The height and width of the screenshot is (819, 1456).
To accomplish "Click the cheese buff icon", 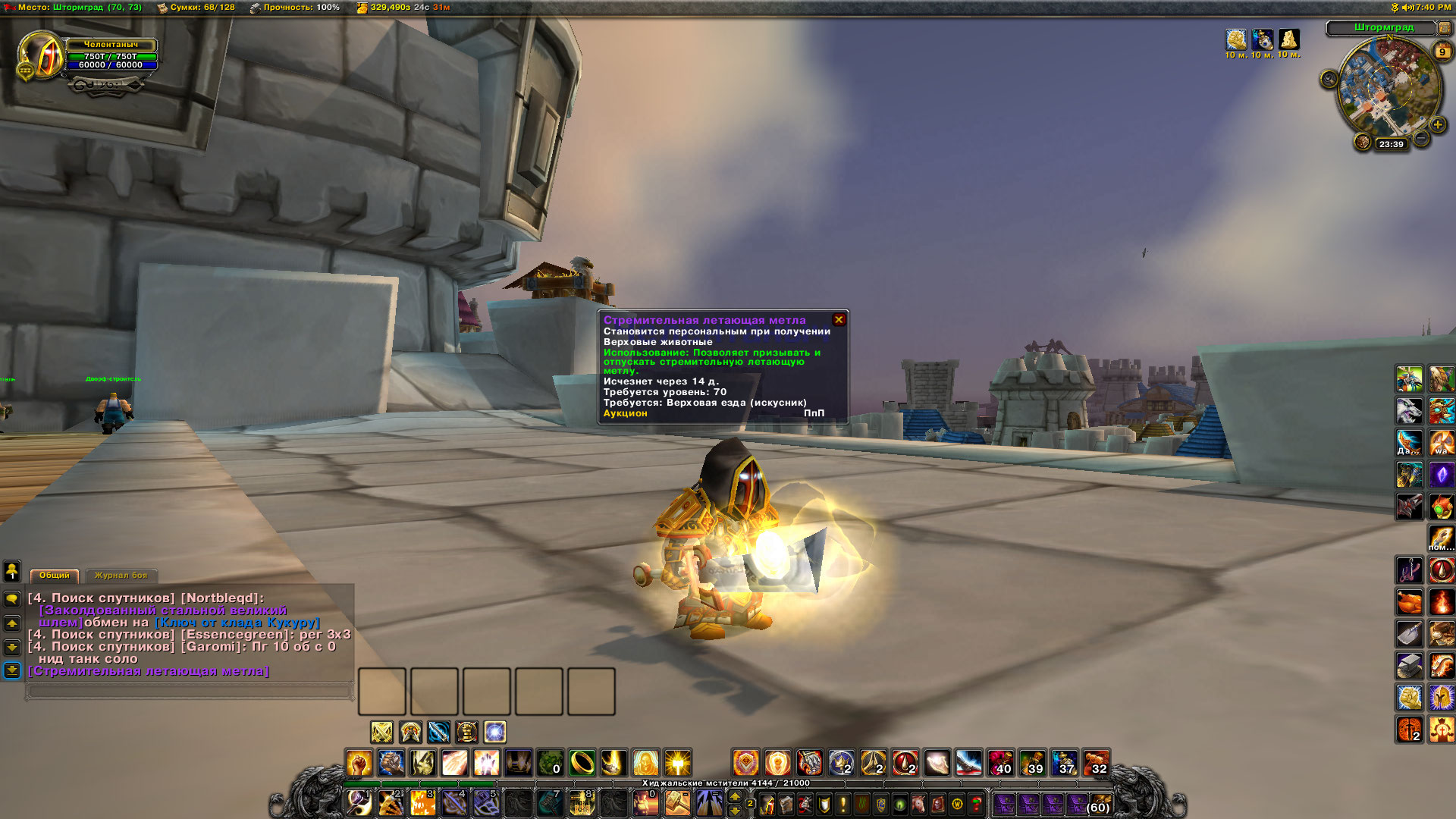I will coord(1288,39).
